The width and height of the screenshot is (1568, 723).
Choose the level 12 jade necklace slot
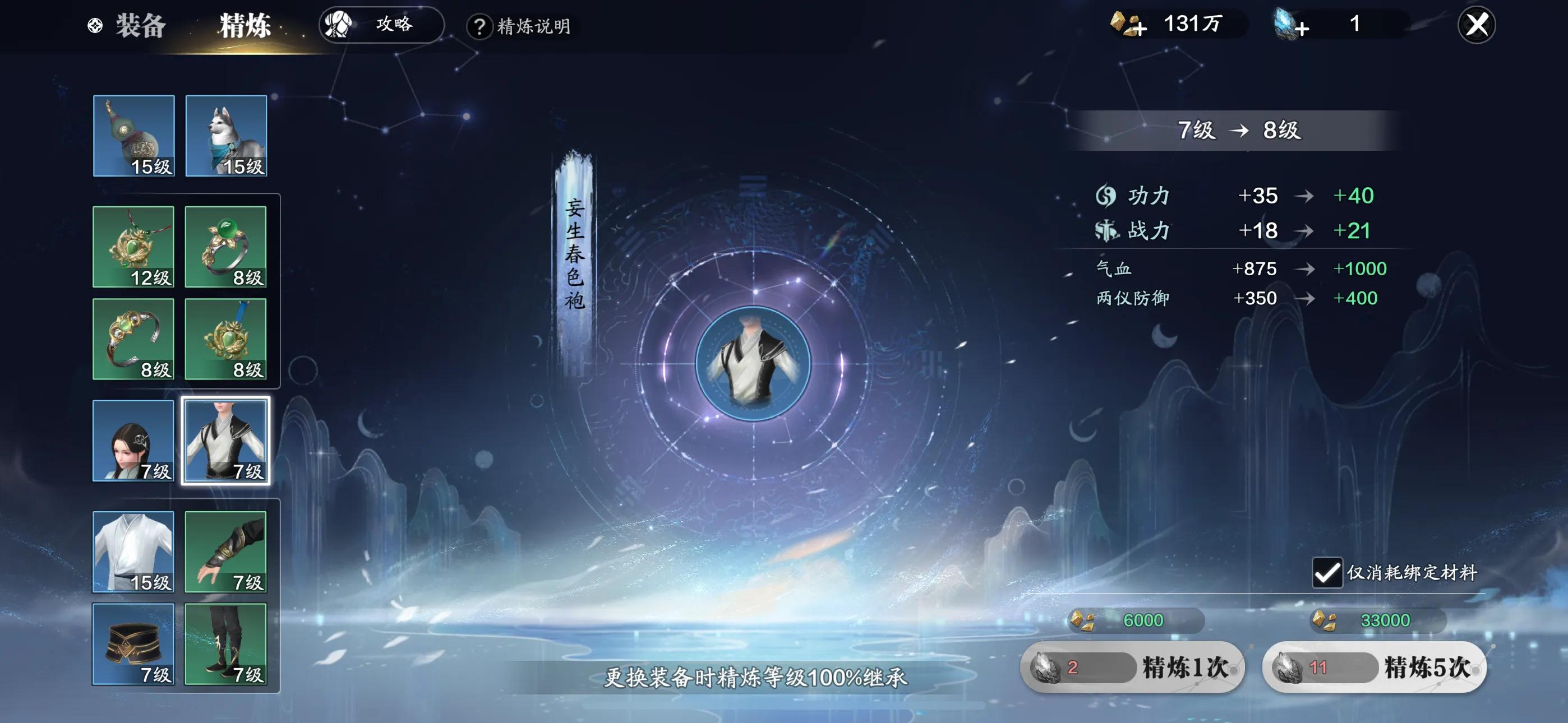pos(133,247)
